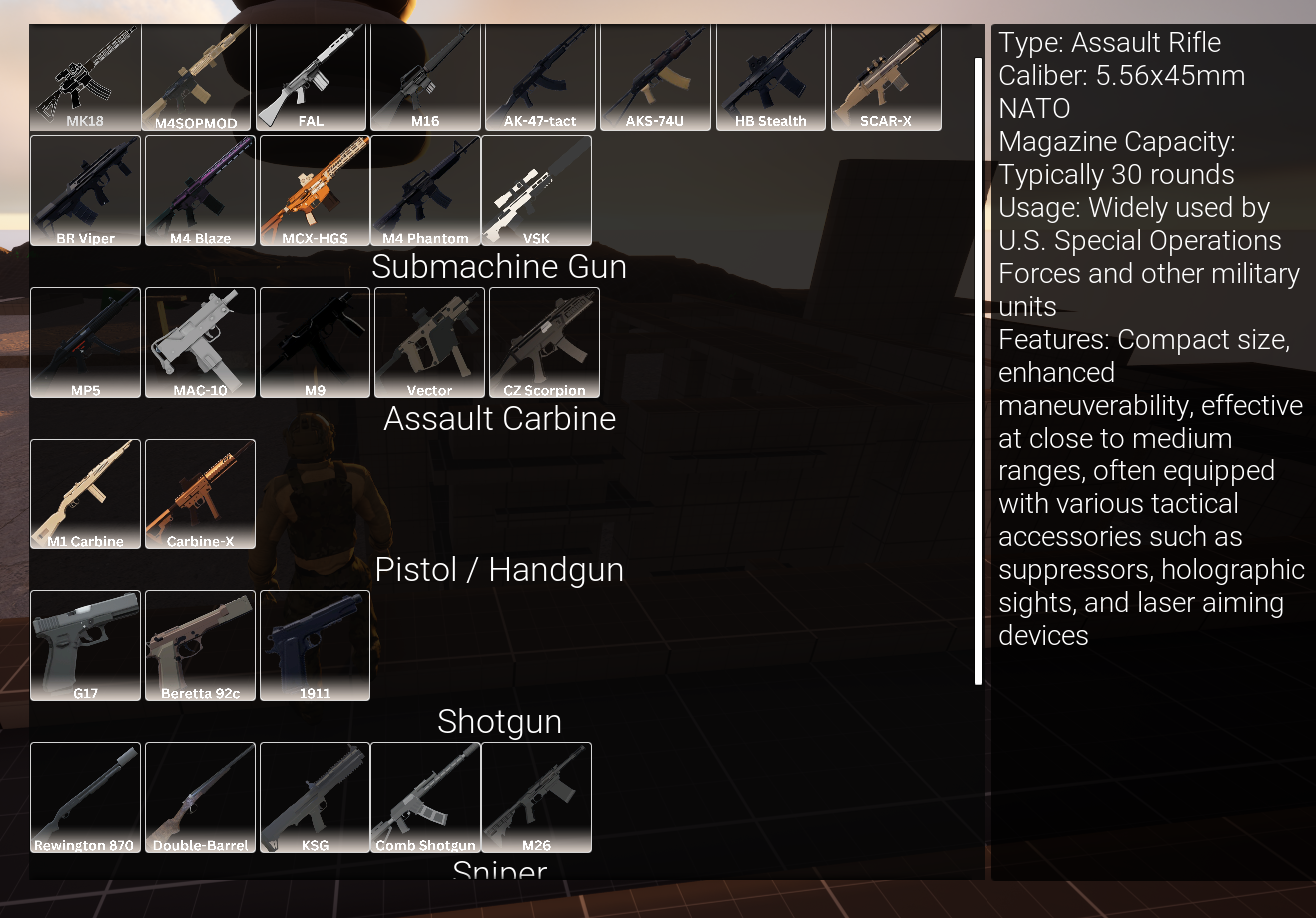Select the KSG shotgun

tap(315, 797)
